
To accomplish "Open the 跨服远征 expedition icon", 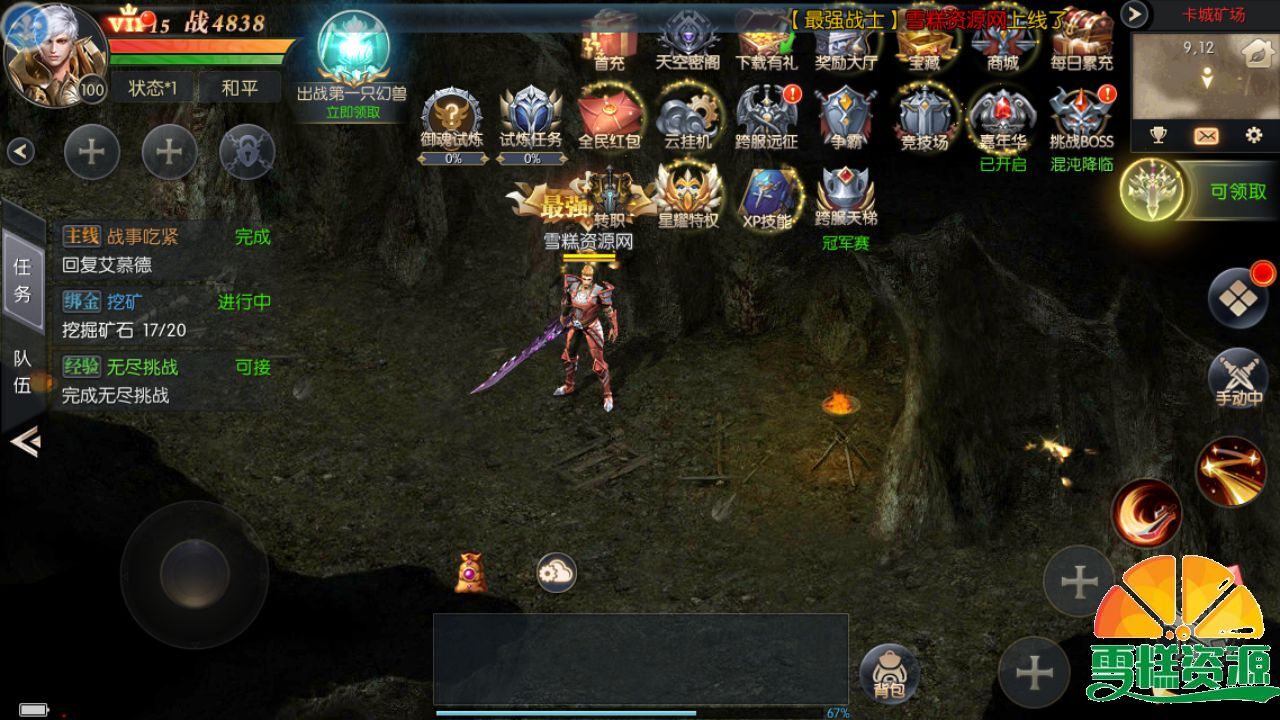I will coord(766,116).
